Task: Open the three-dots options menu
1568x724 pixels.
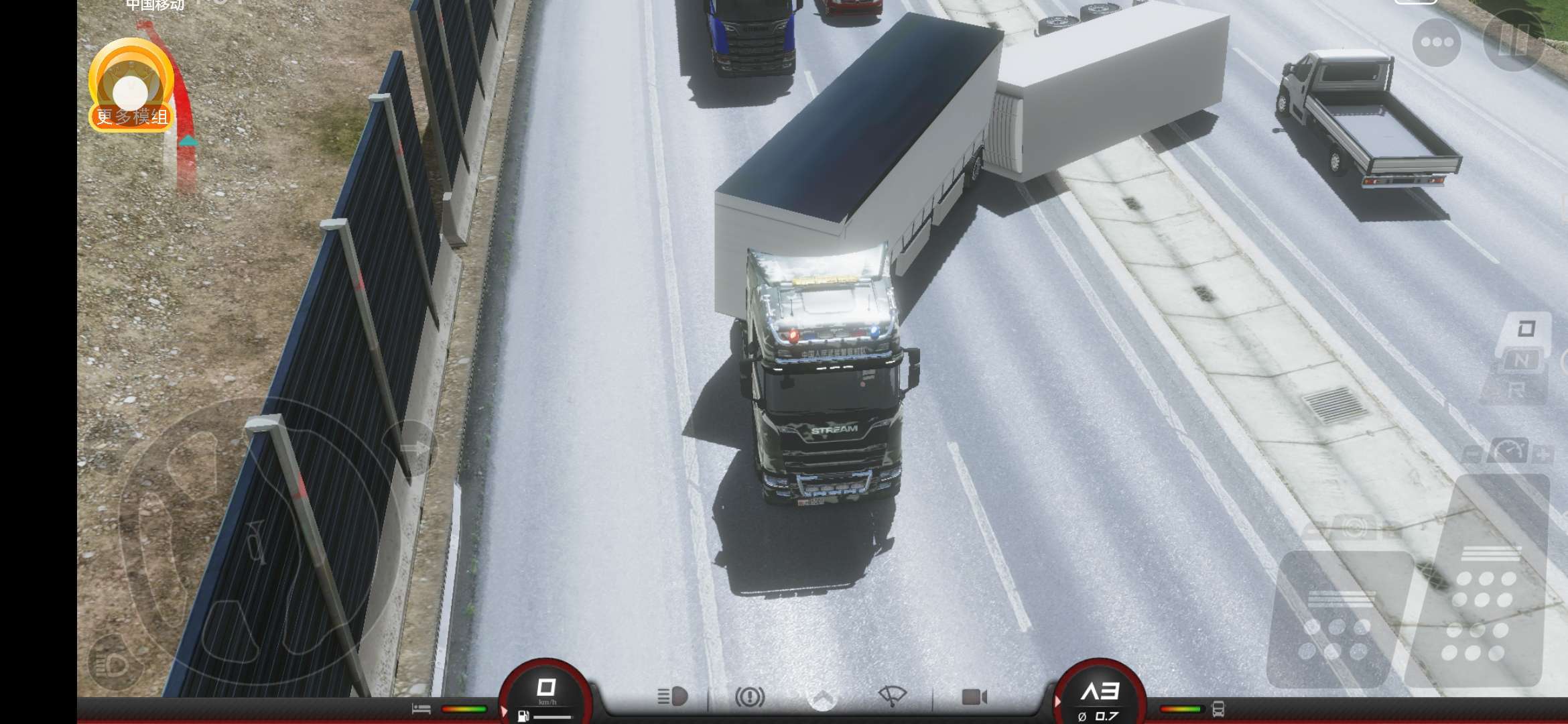Action: click(1437, 42)
